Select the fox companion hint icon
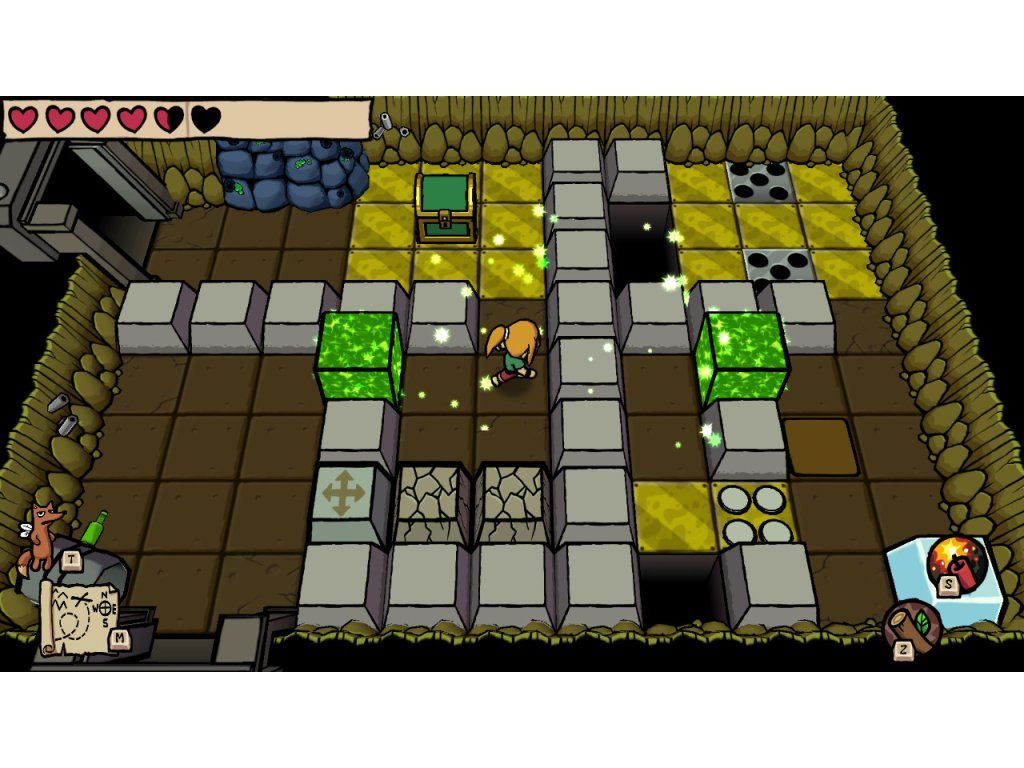1024x768 pixels. (x=41, y=535)
